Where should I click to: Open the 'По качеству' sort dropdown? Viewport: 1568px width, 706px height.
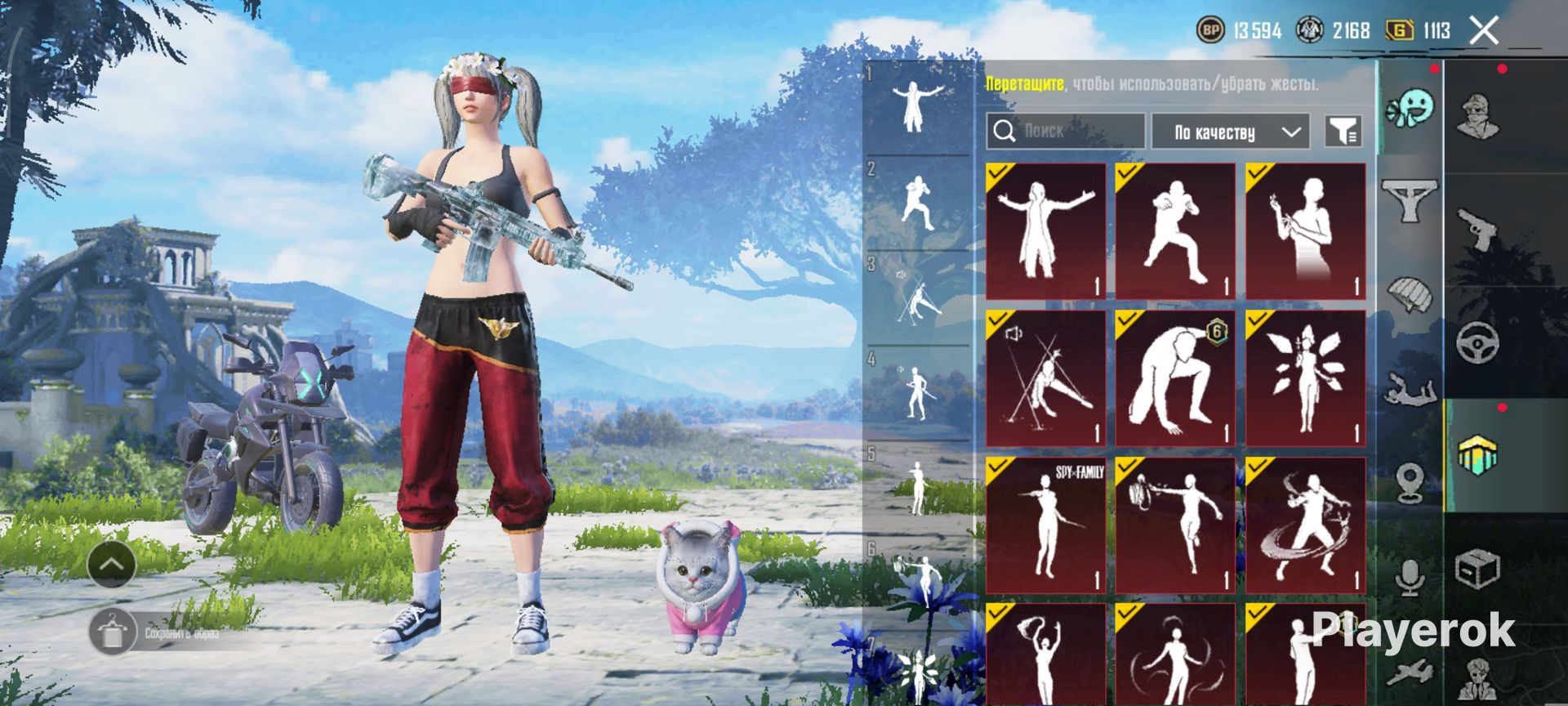point(1230,132)
